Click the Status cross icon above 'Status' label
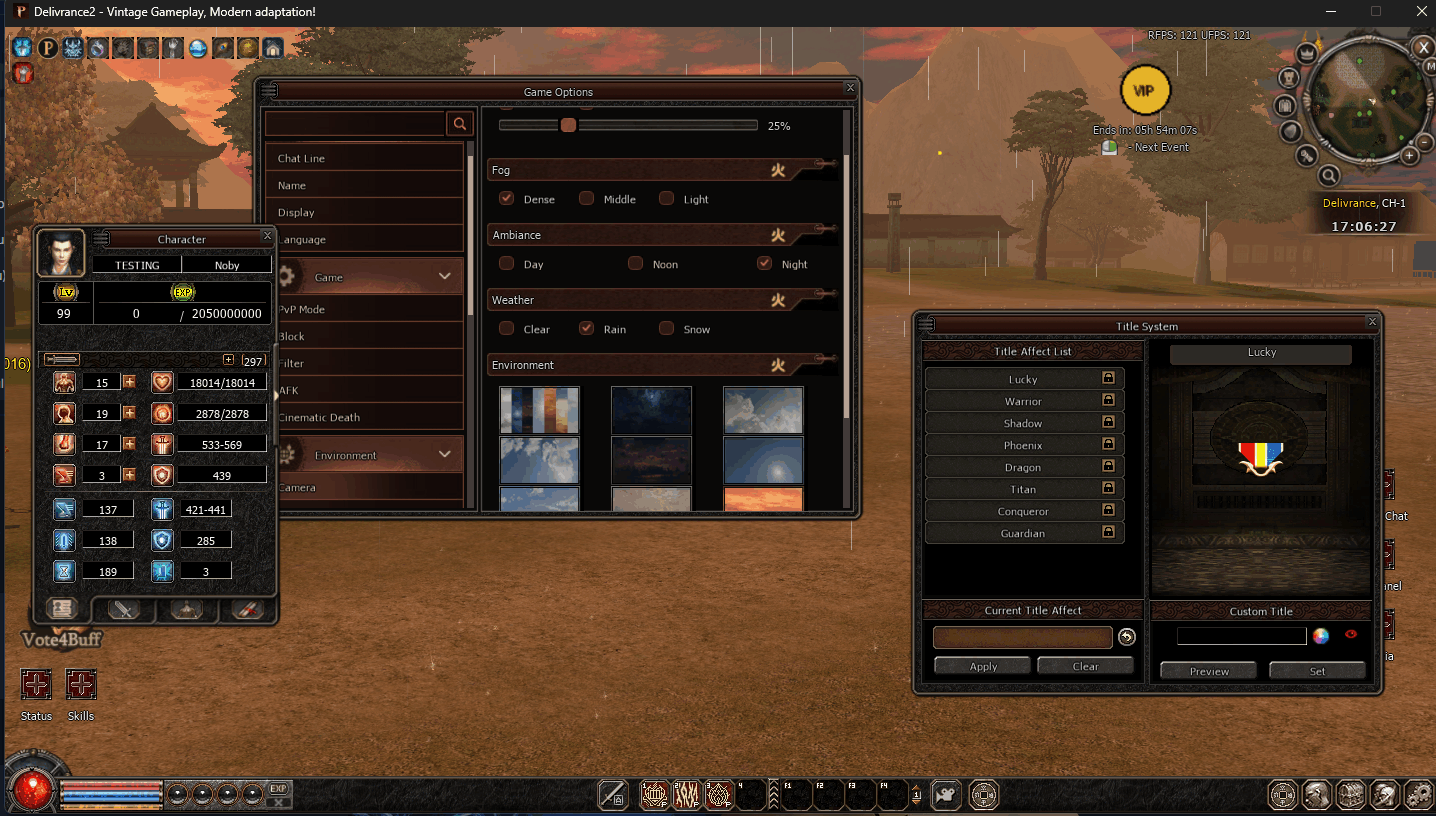Viewport: 1436px width, 816px height. 36,686
